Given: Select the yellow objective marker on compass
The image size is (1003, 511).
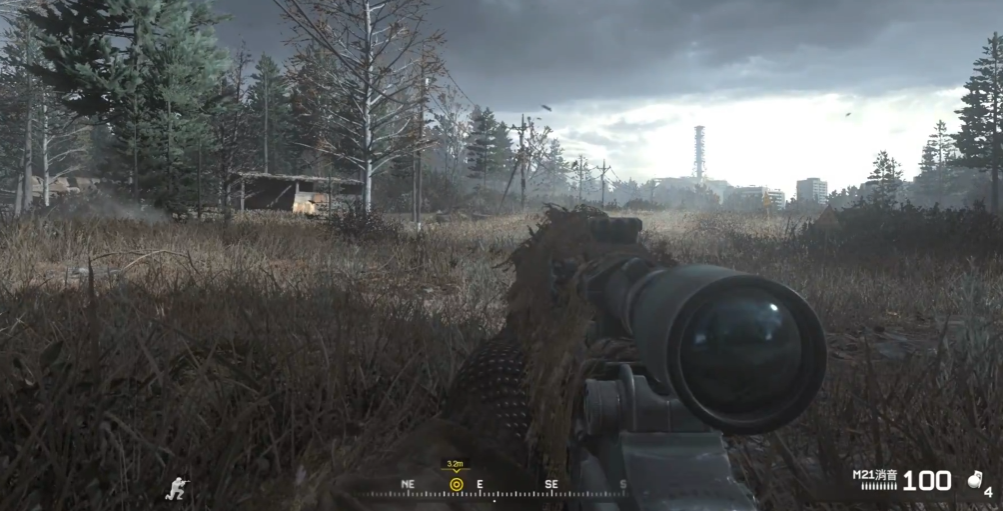Looking at the screenshot, I should [x=456, y=484].
